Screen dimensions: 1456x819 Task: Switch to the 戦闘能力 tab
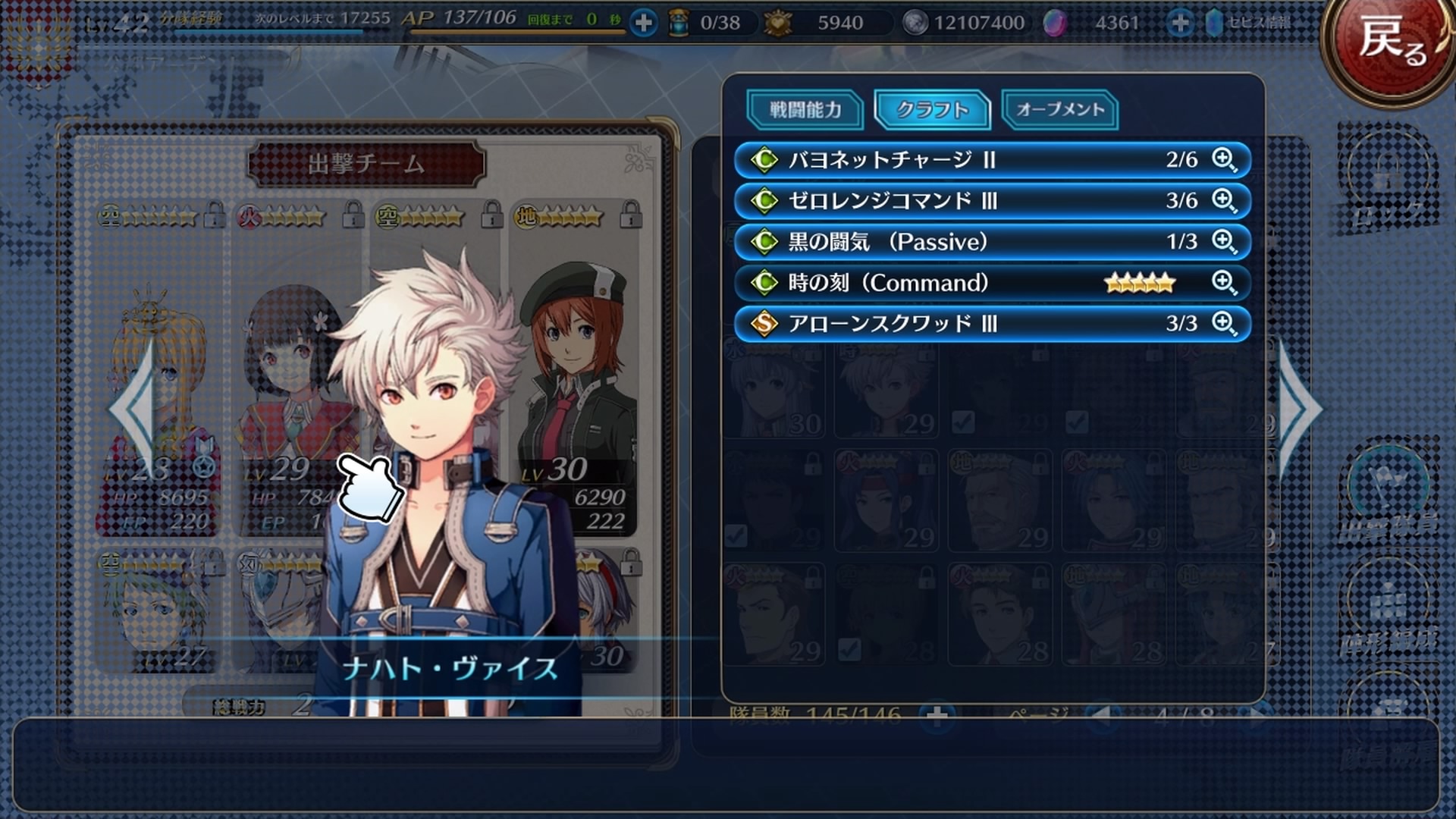pyautogui.click(x=805, y=110)
